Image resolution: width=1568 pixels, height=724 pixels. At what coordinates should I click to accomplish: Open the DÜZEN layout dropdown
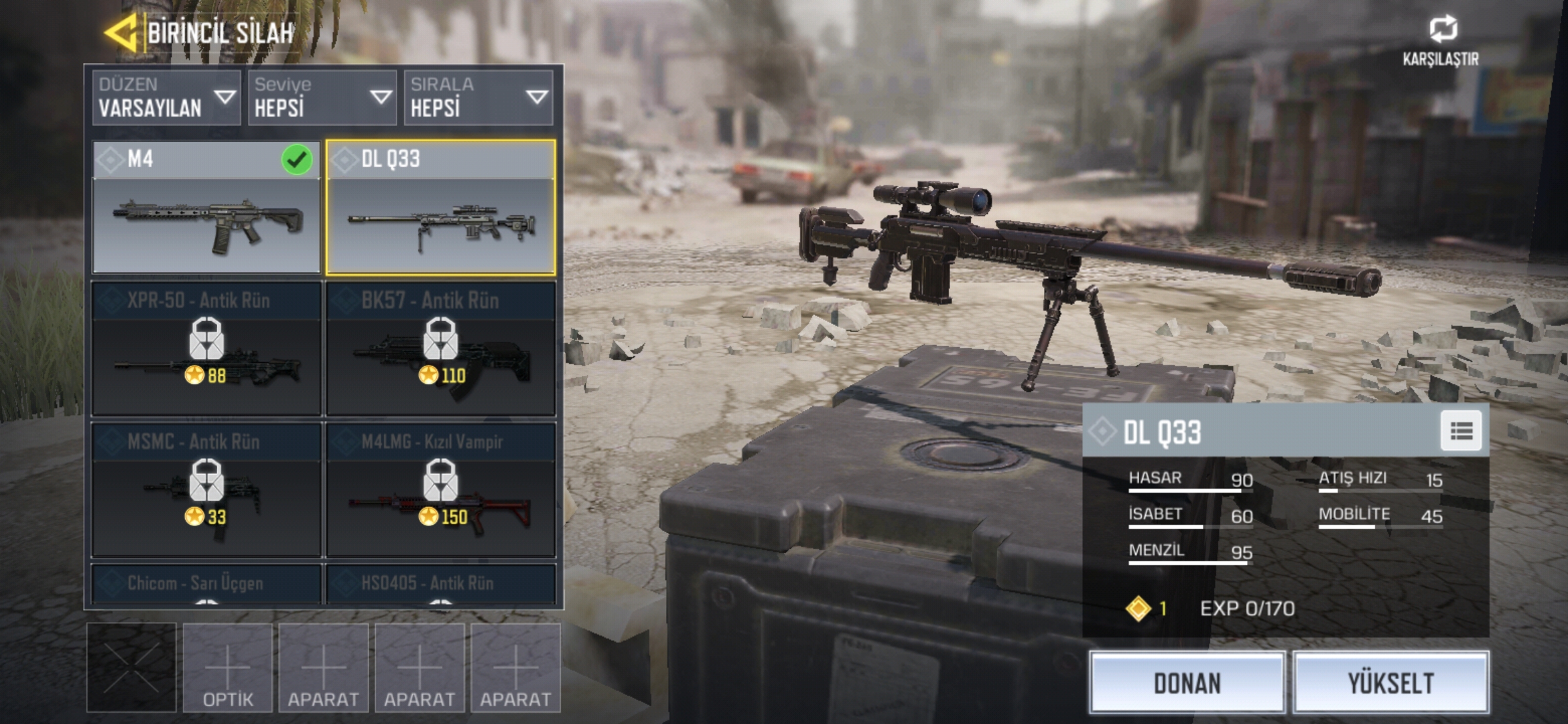pos(166,98)
